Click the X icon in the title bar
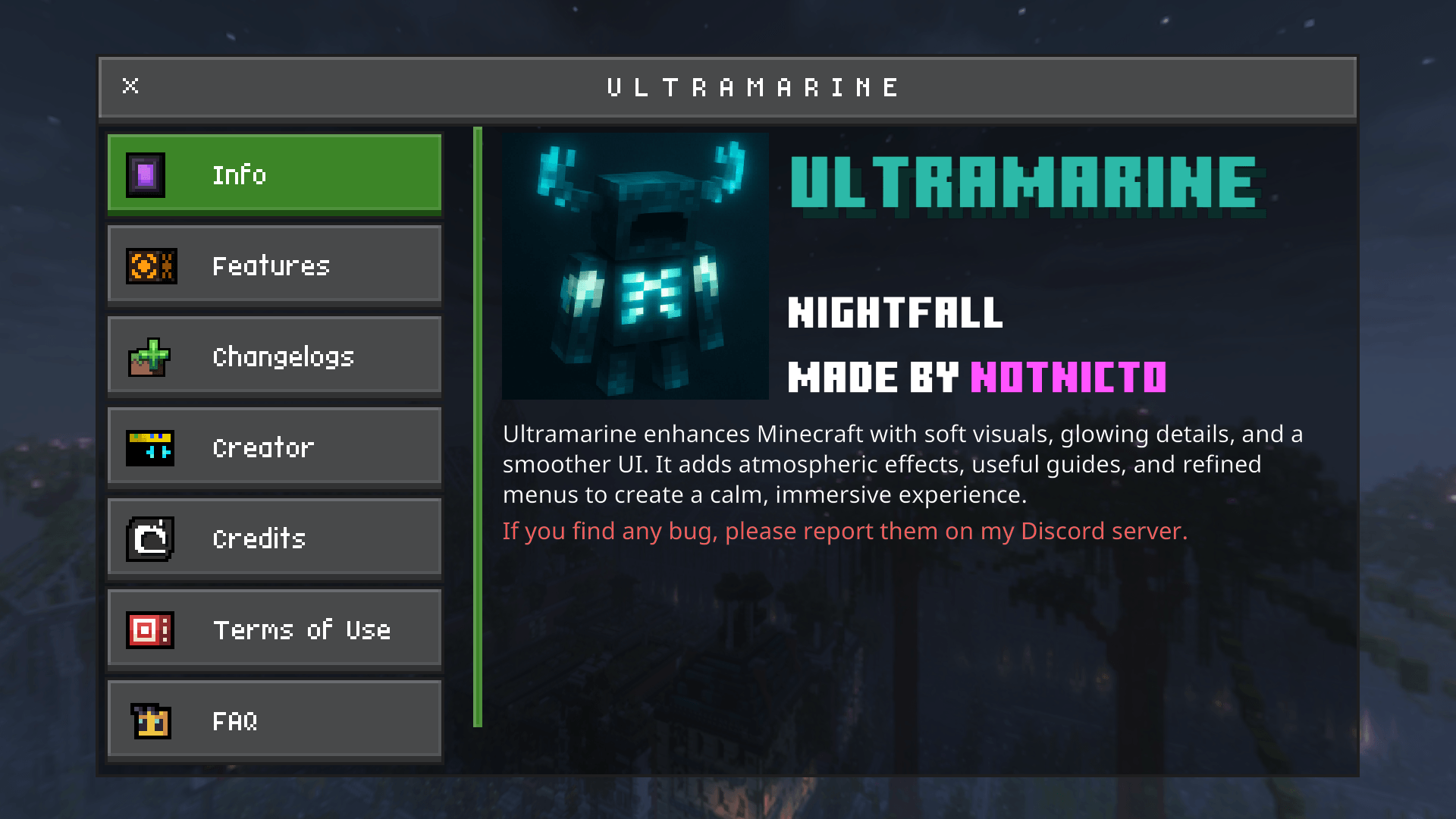This screenshot has width=1456, height=819. click(x=130, y=86)
